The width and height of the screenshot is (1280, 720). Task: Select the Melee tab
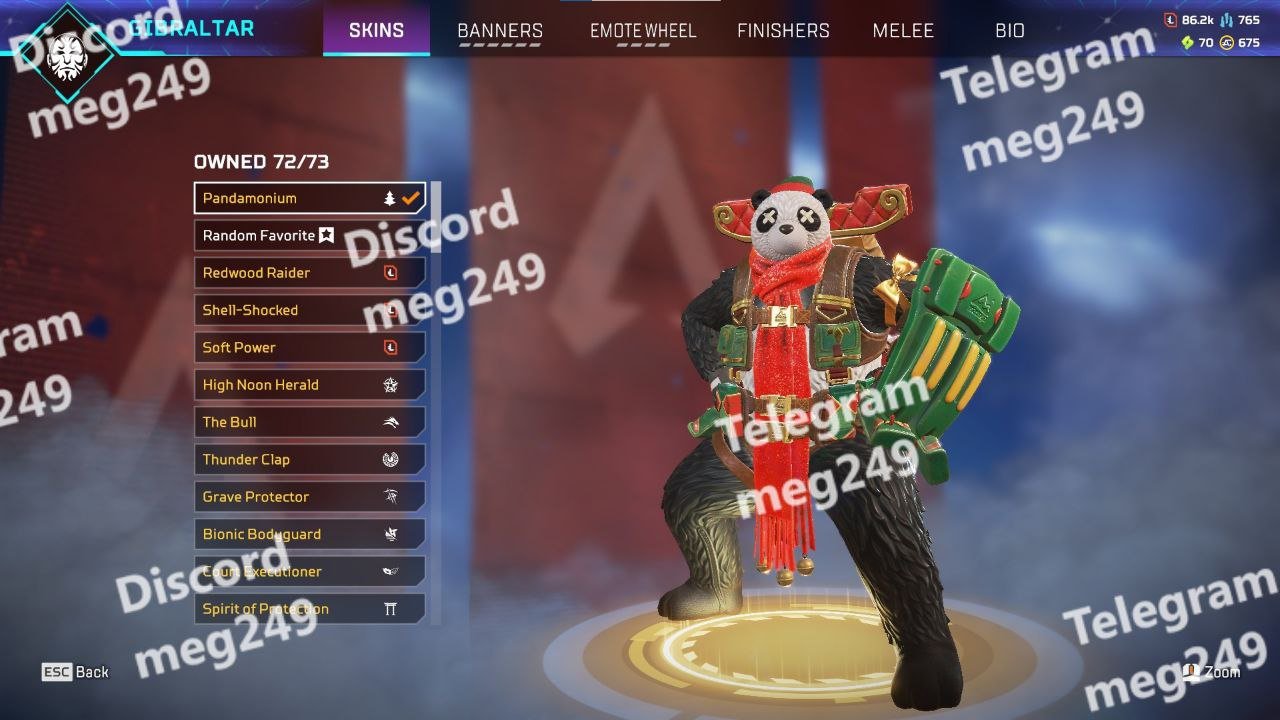903,31
